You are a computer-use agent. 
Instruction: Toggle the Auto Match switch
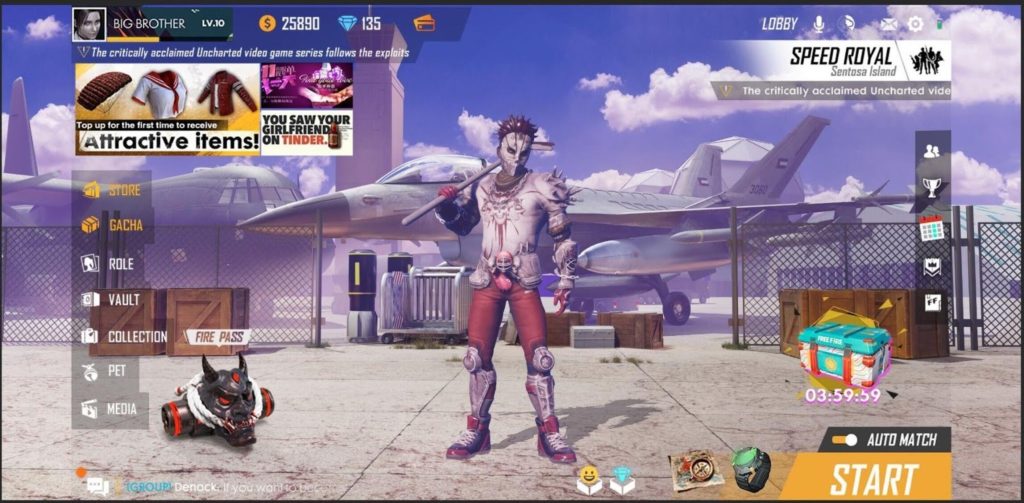click(x=845, y=440)
